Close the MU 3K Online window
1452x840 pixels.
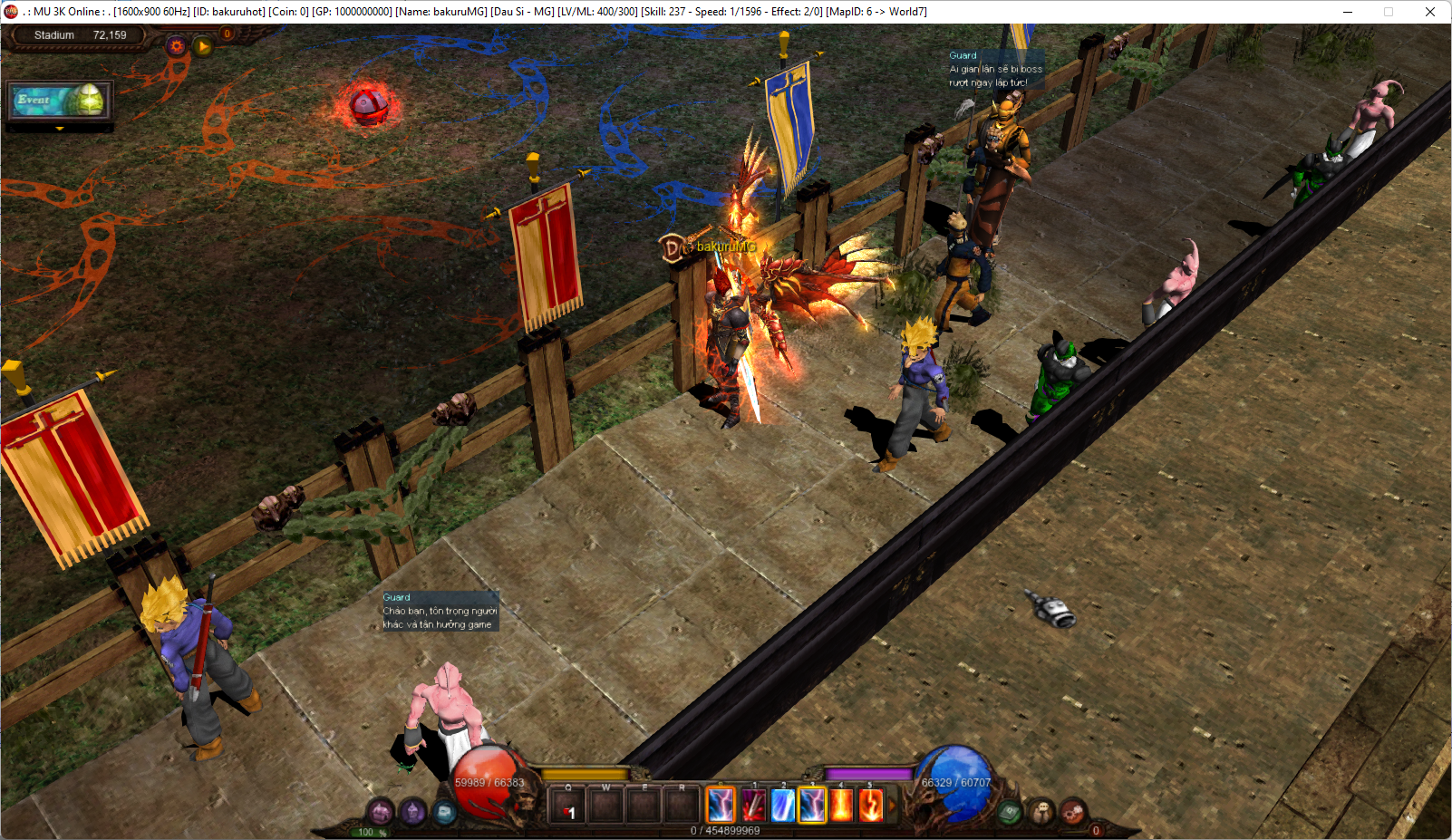(1429, 12)
